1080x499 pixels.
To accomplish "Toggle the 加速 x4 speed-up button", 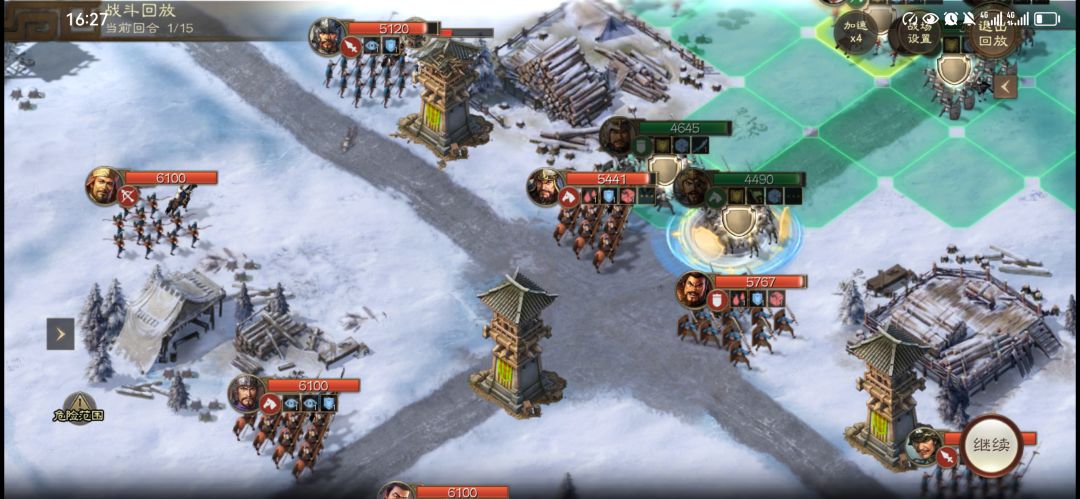I will (x=855, y=33).
